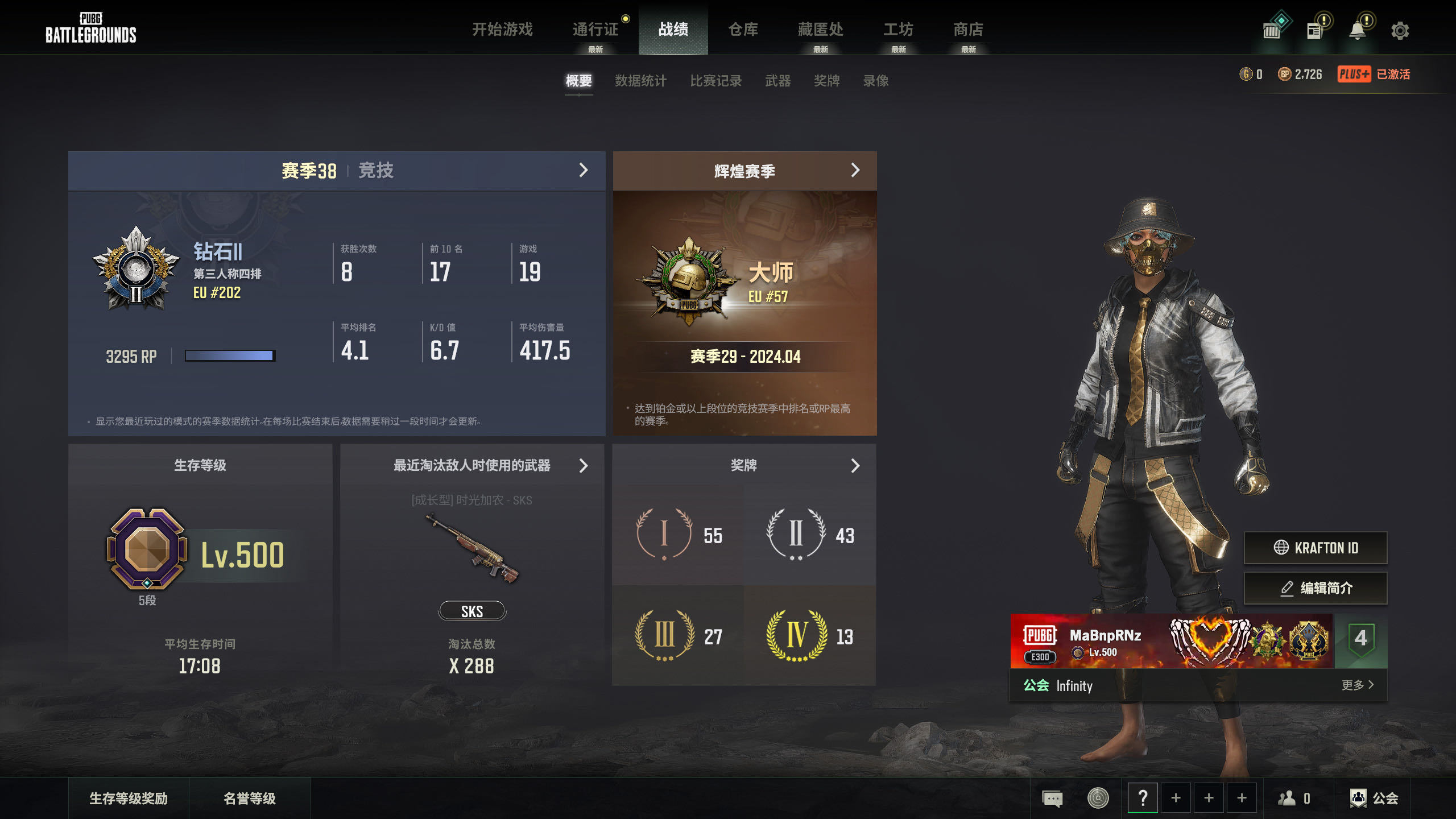Expand the 赛季38 竞技 season panel
The height and width of the screenshot is (819, 1456).
583,170
